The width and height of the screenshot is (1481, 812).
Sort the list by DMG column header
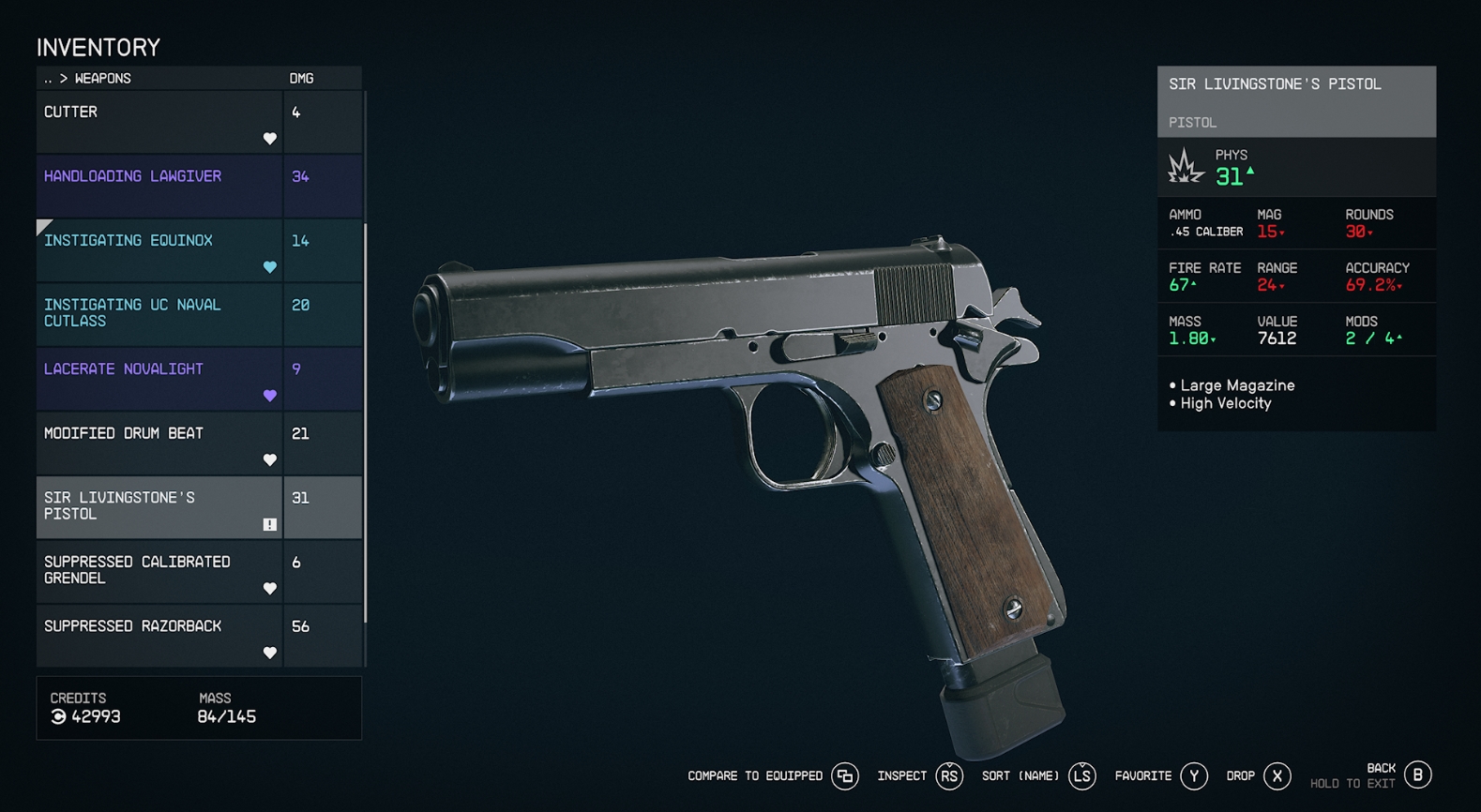tap(301, 79)
